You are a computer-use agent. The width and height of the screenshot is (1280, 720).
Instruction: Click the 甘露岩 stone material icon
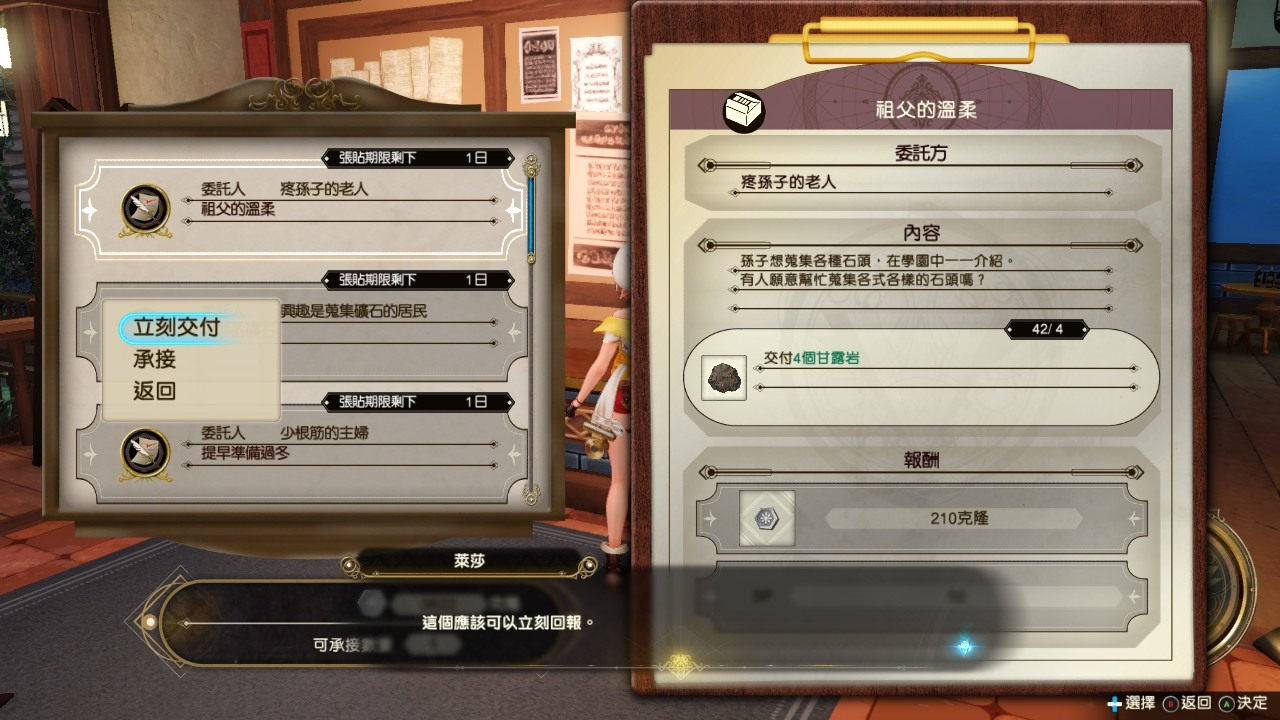722,378
